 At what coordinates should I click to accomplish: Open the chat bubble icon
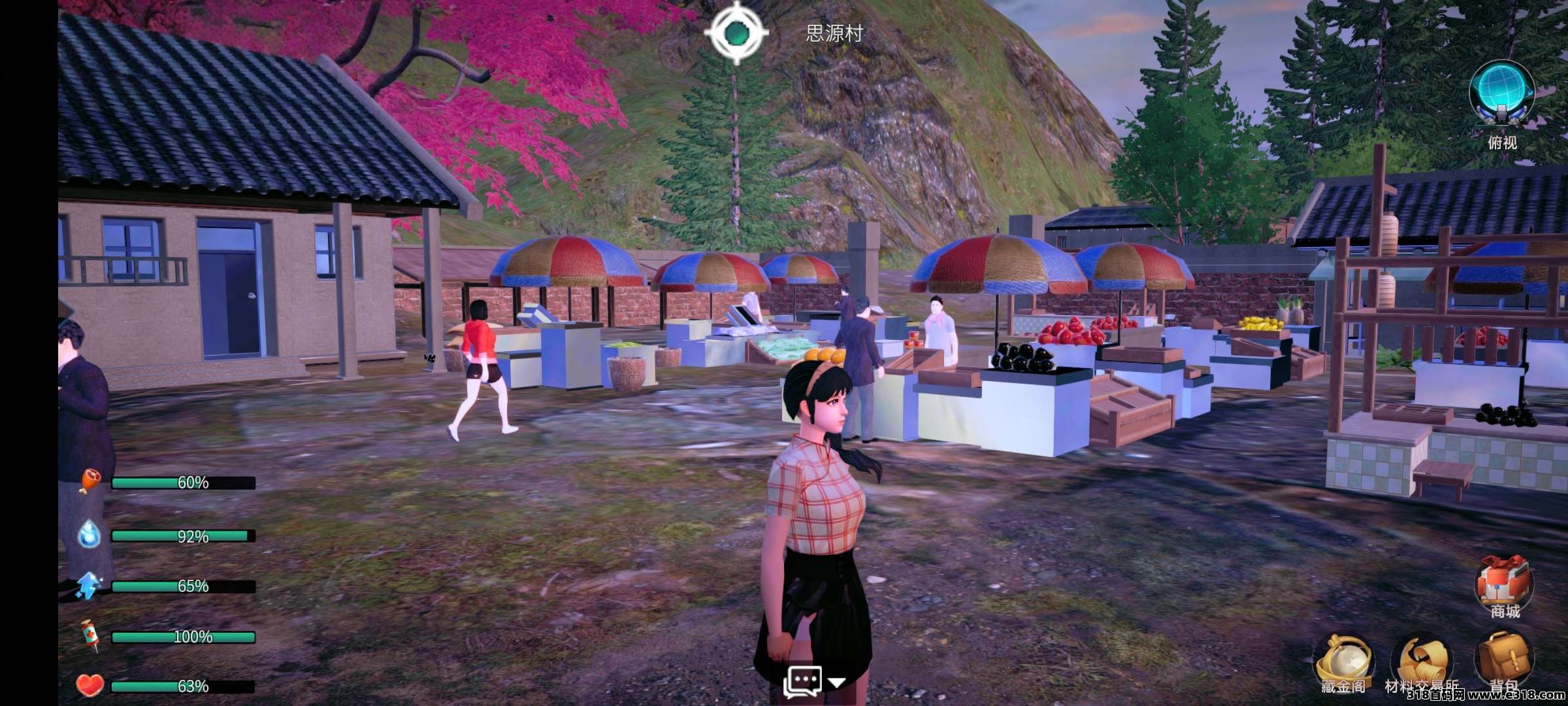[802, 681]
